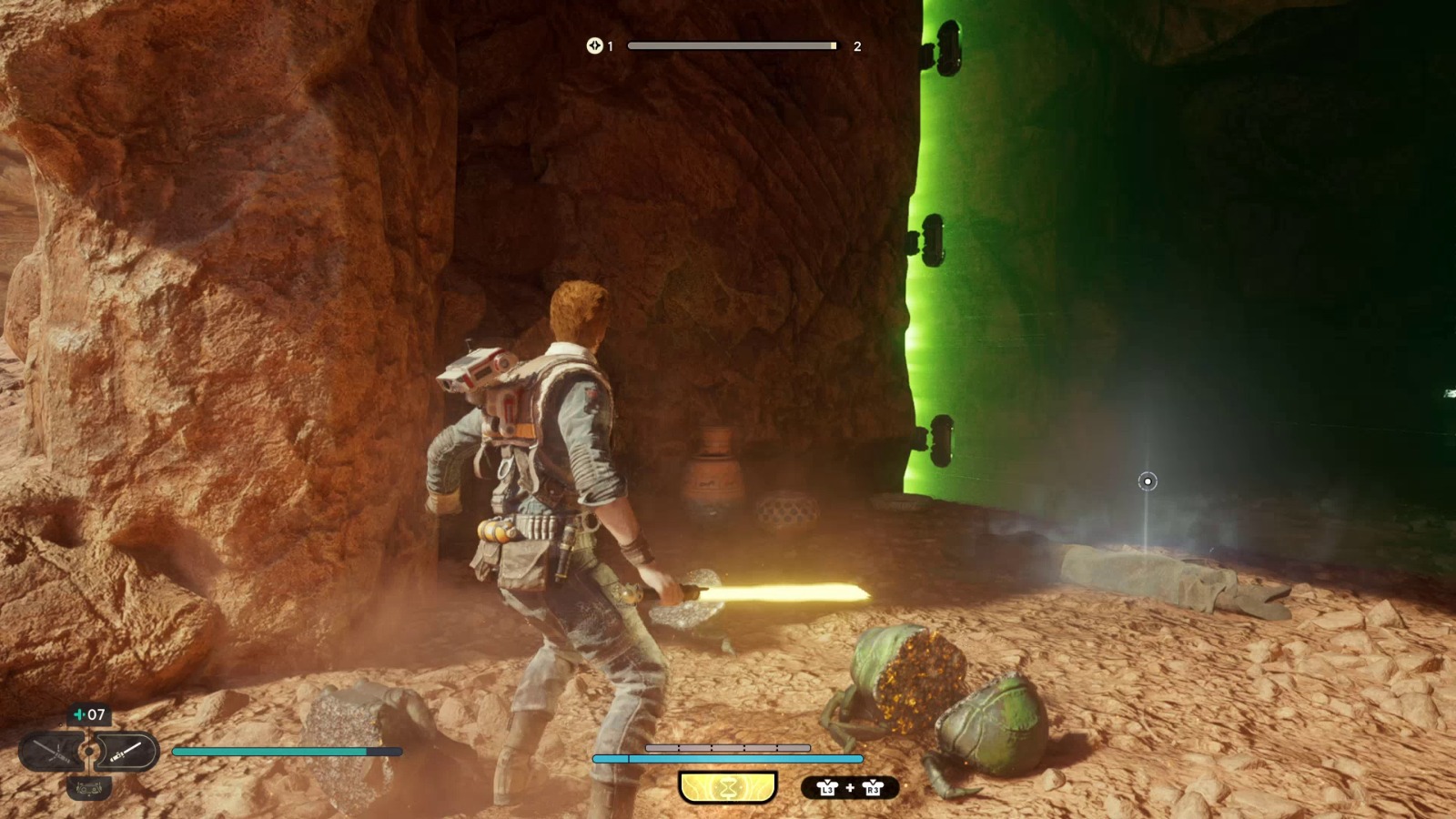
Task: Select the skill point star icon
Action: pyautogui.click(x=594, y=45)
